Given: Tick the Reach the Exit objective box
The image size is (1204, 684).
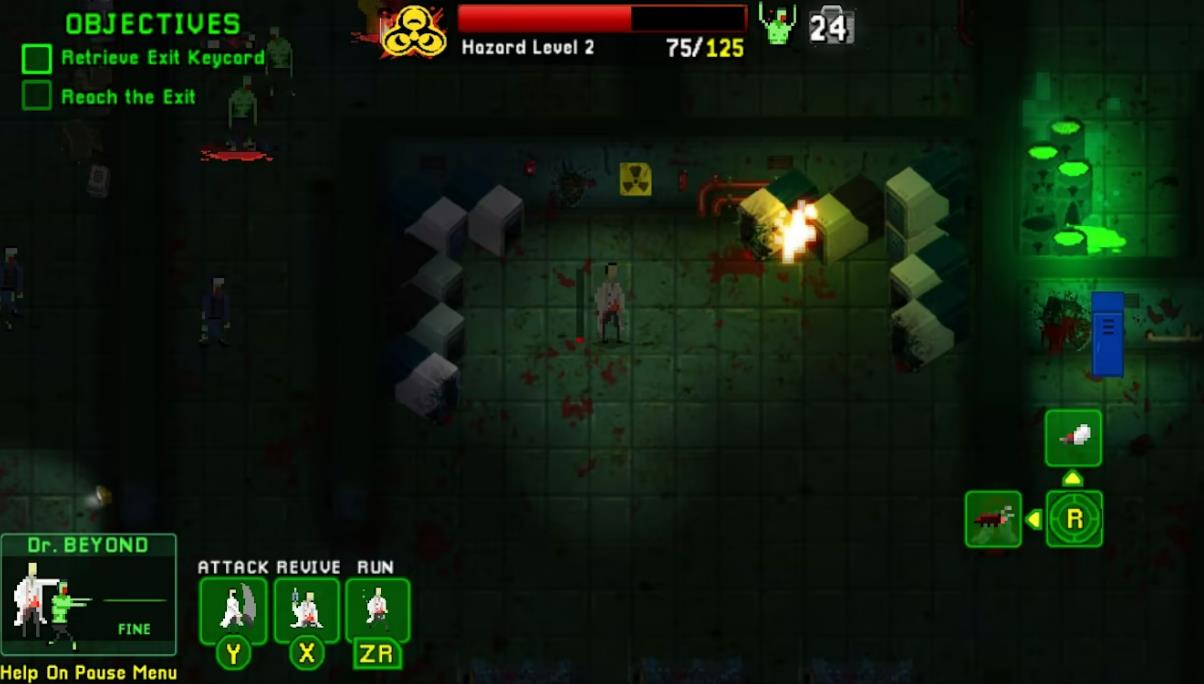Looking at the screenshot, I should [37, 96].
